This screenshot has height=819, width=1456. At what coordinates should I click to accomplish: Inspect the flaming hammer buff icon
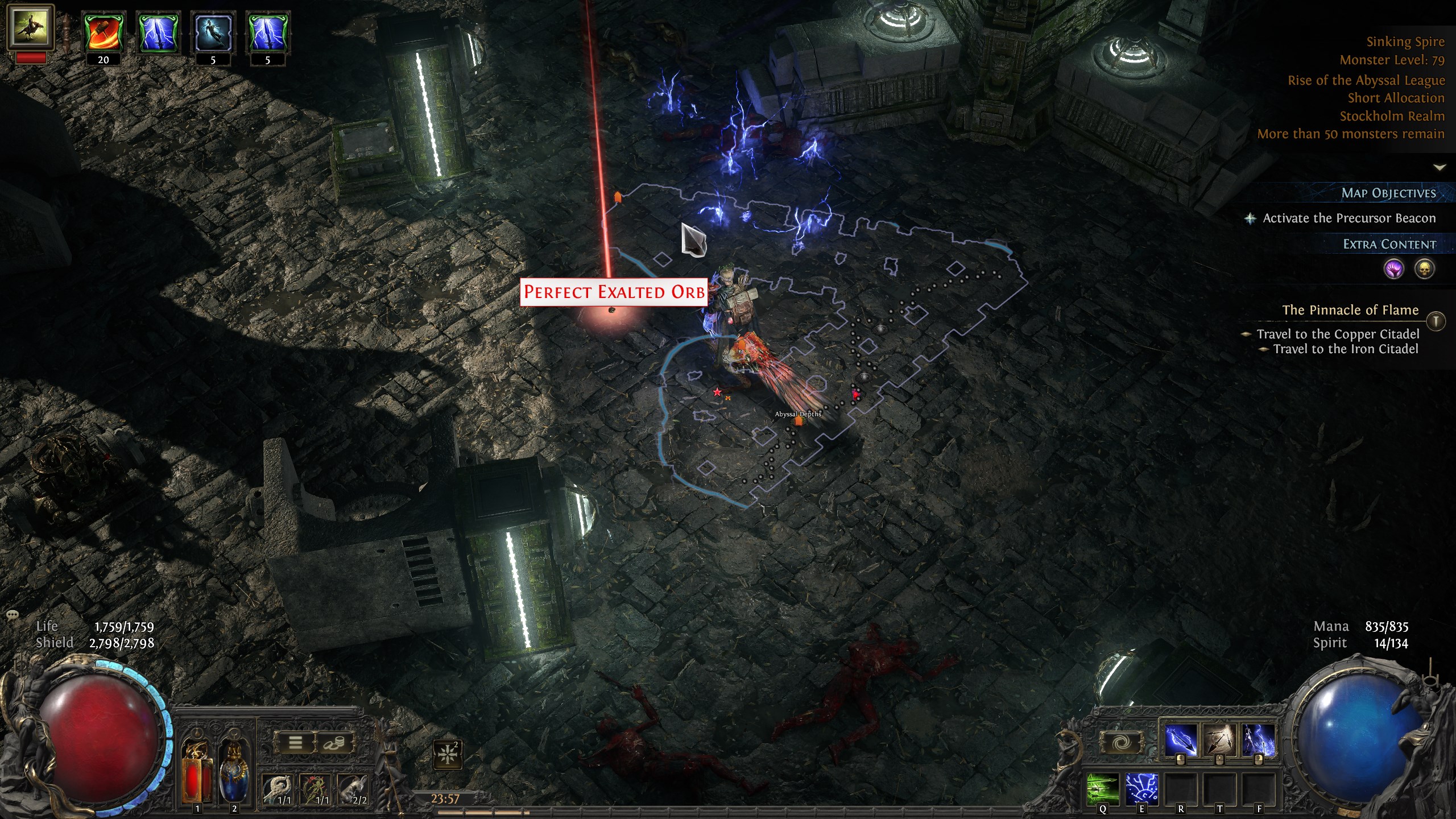pyautogui.click(x=104, y=34)
